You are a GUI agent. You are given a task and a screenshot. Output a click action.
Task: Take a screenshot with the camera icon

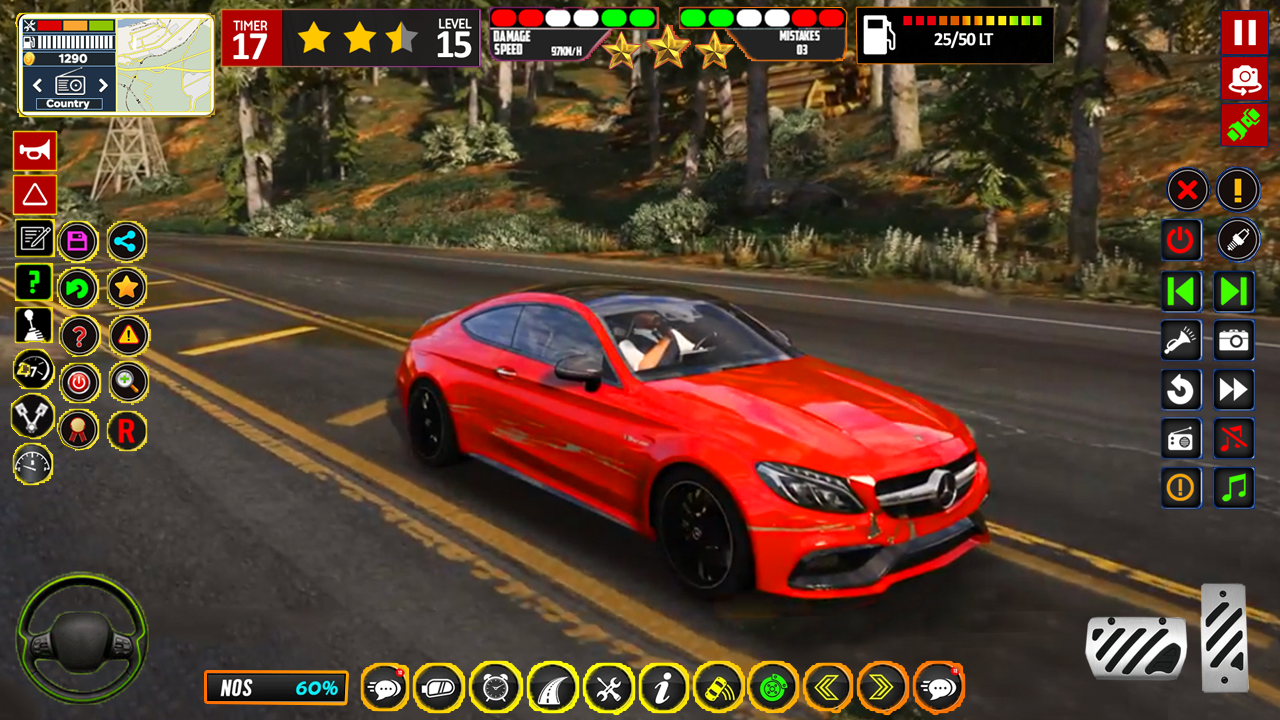pos(1234,341)
